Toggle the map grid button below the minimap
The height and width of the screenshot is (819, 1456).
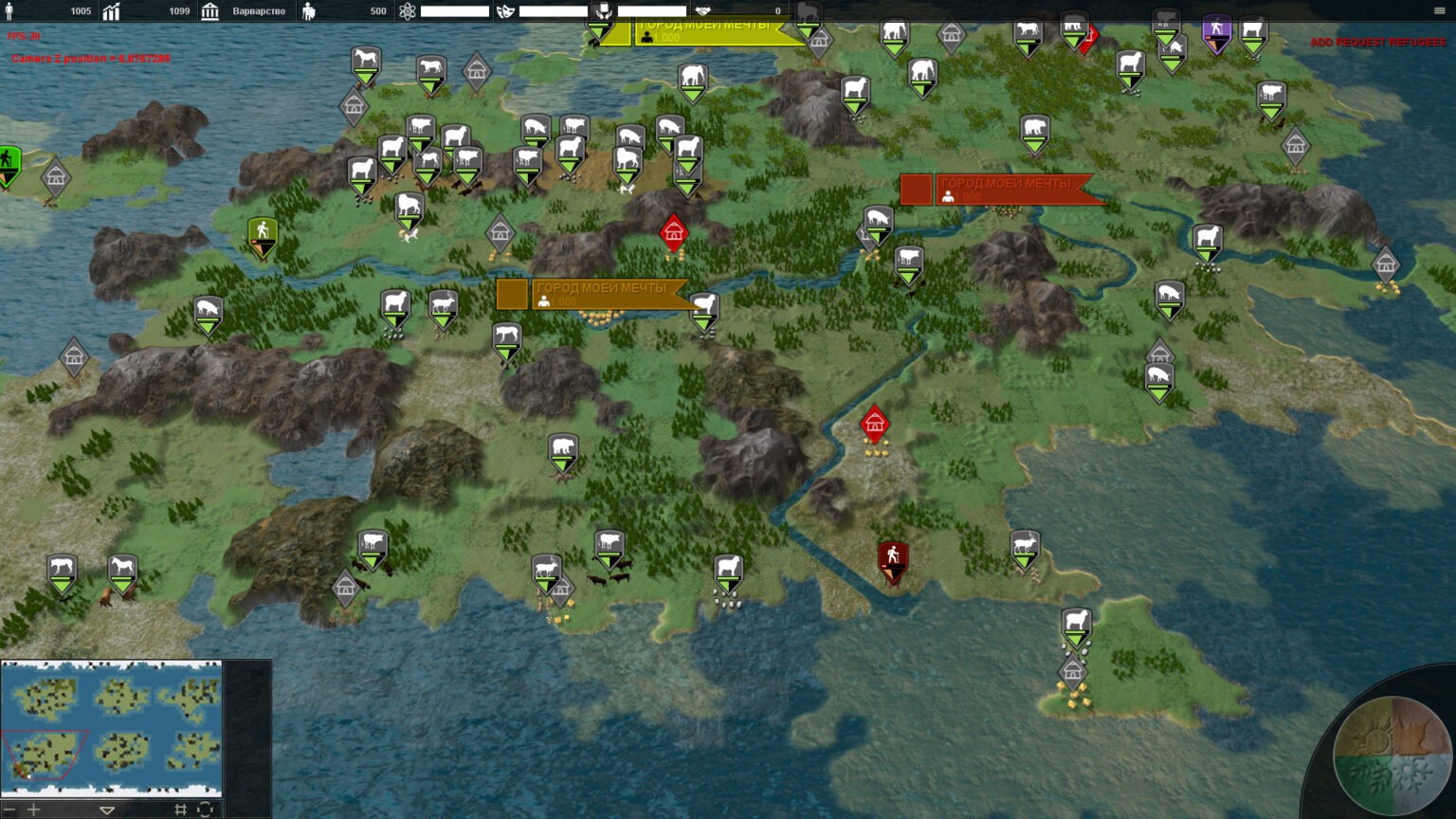180,810
